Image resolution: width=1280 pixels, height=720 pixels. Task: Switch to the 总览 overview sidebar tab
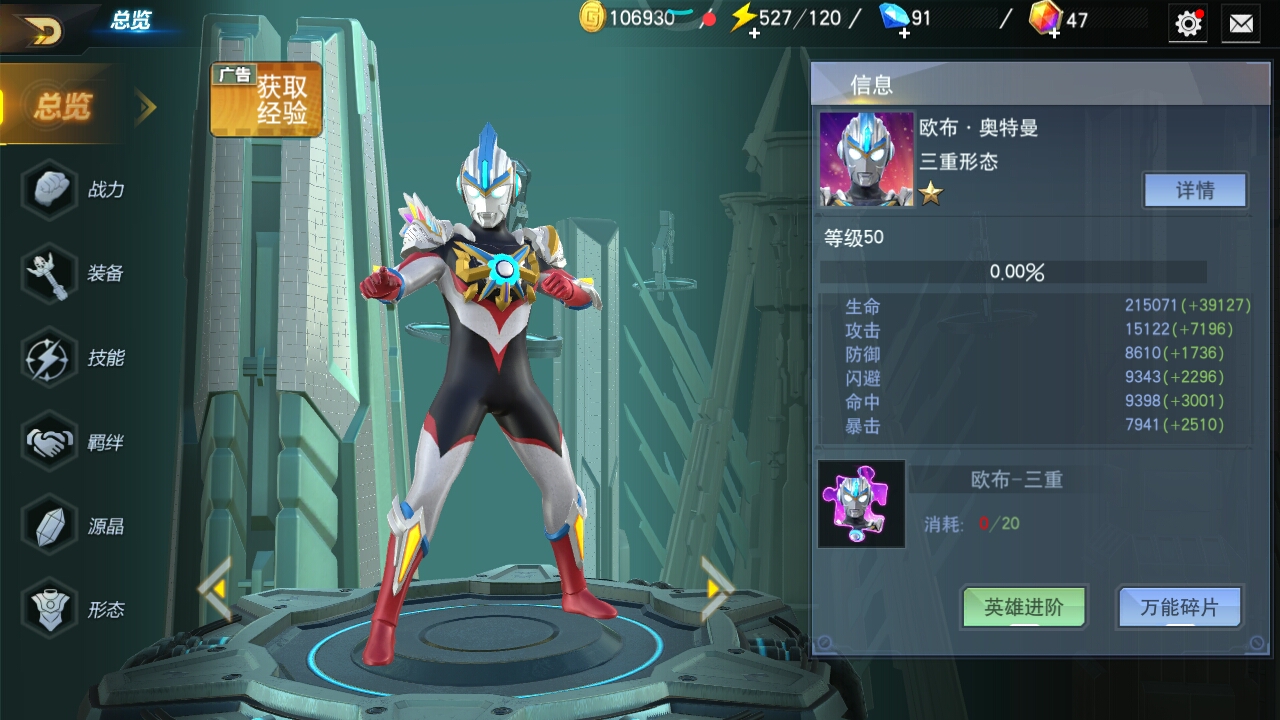(x=62, y=106)
